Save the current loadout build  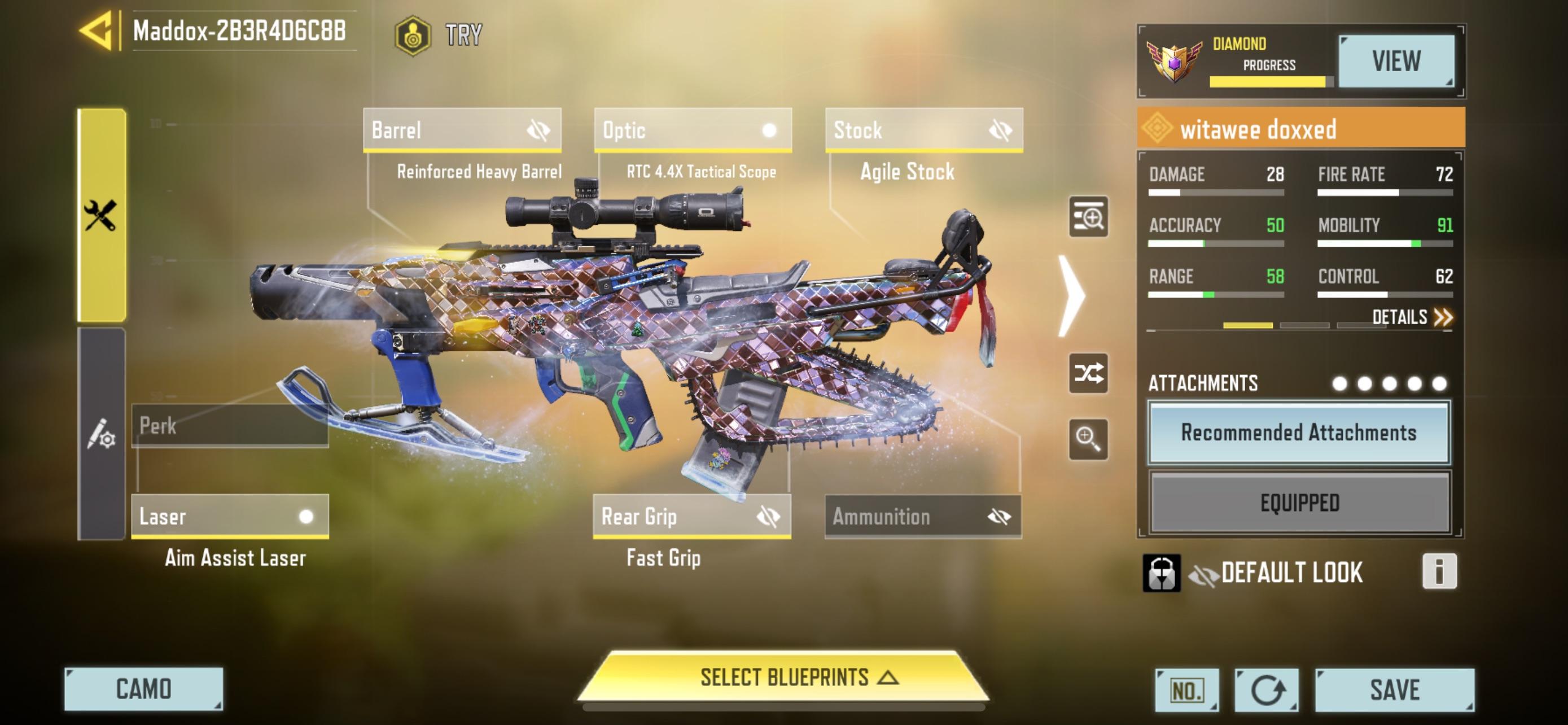click(1395, 689)
